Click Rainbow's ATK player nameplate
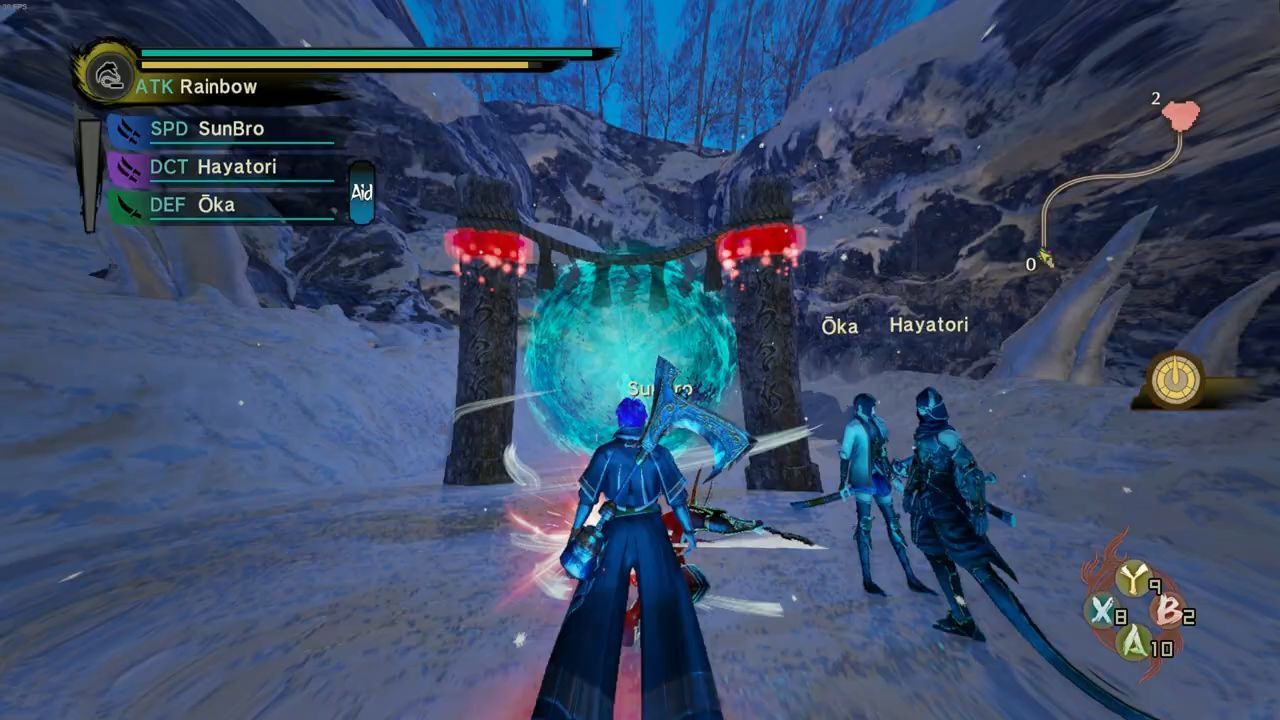Viewport: 1280px width, 720px height. [198, 87]
